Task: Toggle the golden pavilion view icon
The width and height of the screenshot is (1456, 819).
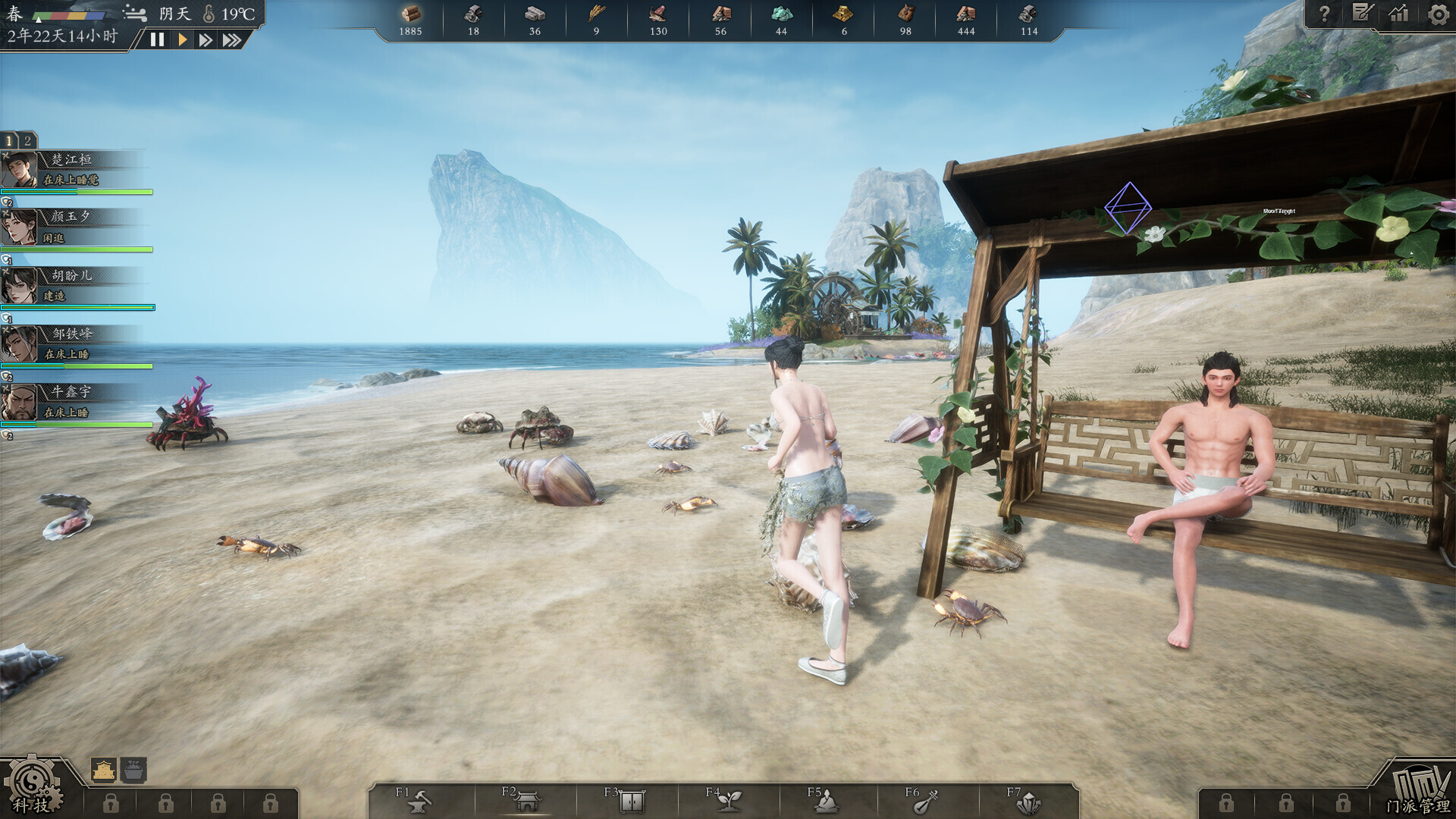Action: pos(104,770)
